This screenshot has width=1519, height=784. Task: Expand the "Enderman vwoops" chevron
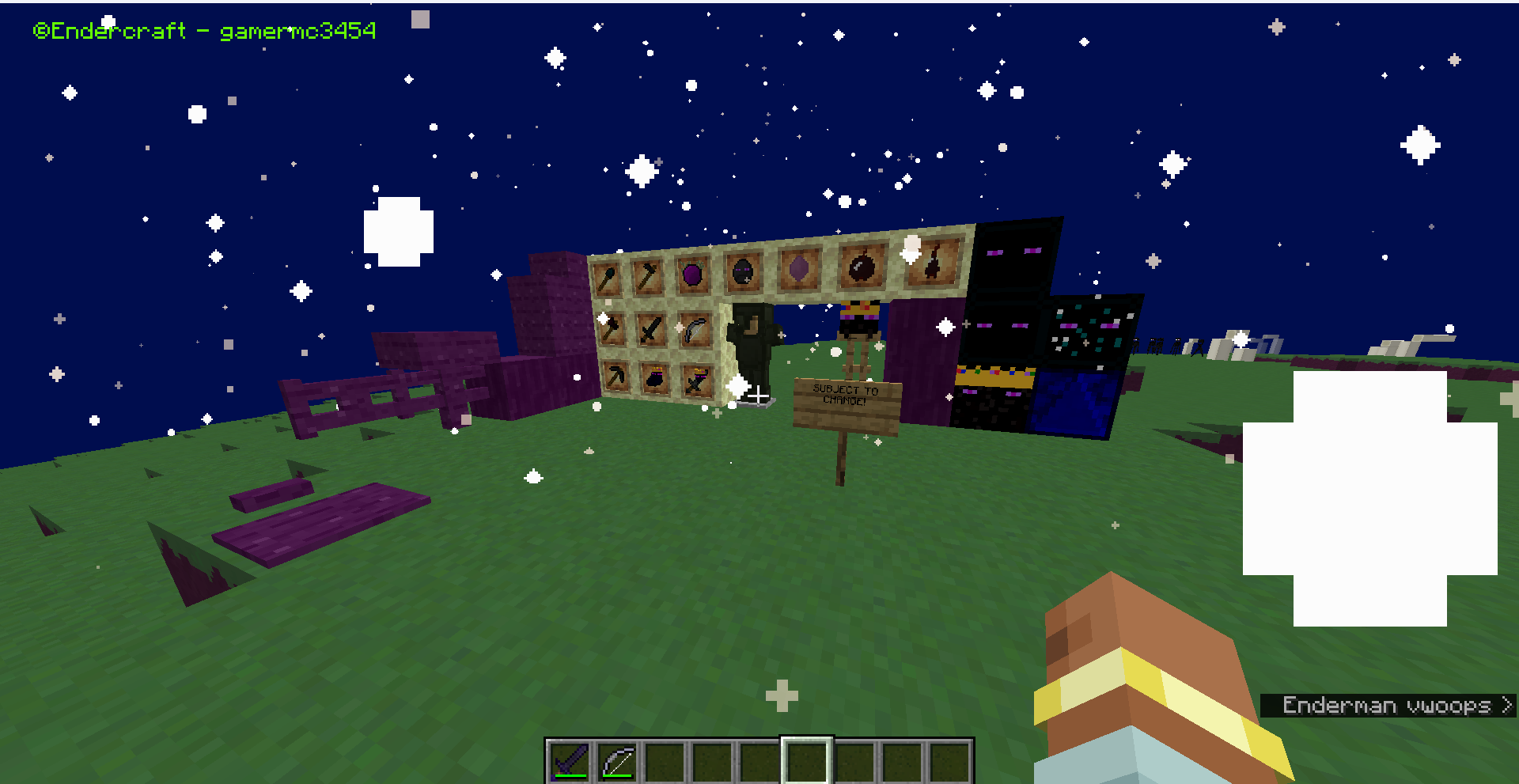pyautogui.click(x=1506, y=705)
